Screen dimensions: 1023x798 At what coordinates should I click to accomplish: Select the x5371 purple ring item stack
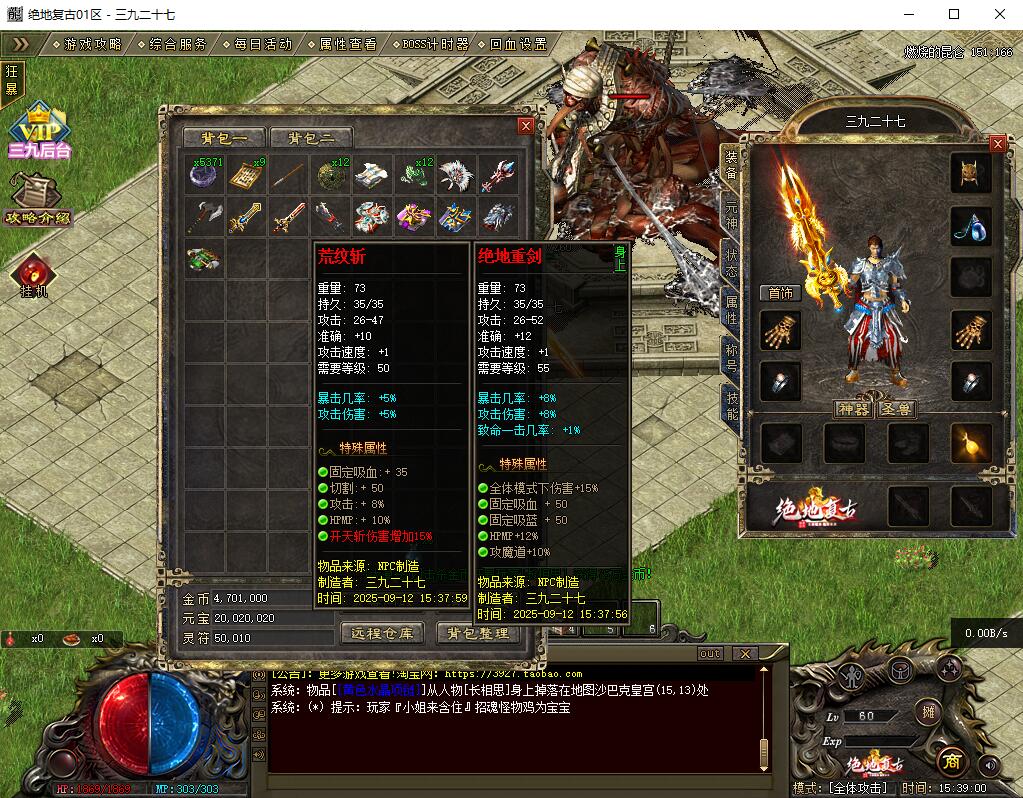[205, 175]
